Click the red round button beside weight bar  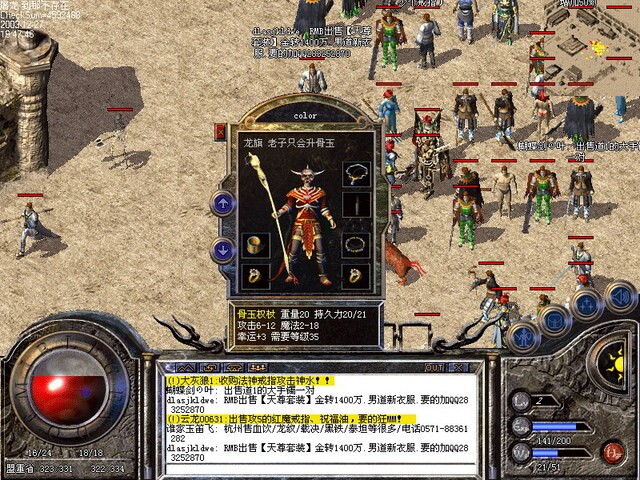click(613, 451)
